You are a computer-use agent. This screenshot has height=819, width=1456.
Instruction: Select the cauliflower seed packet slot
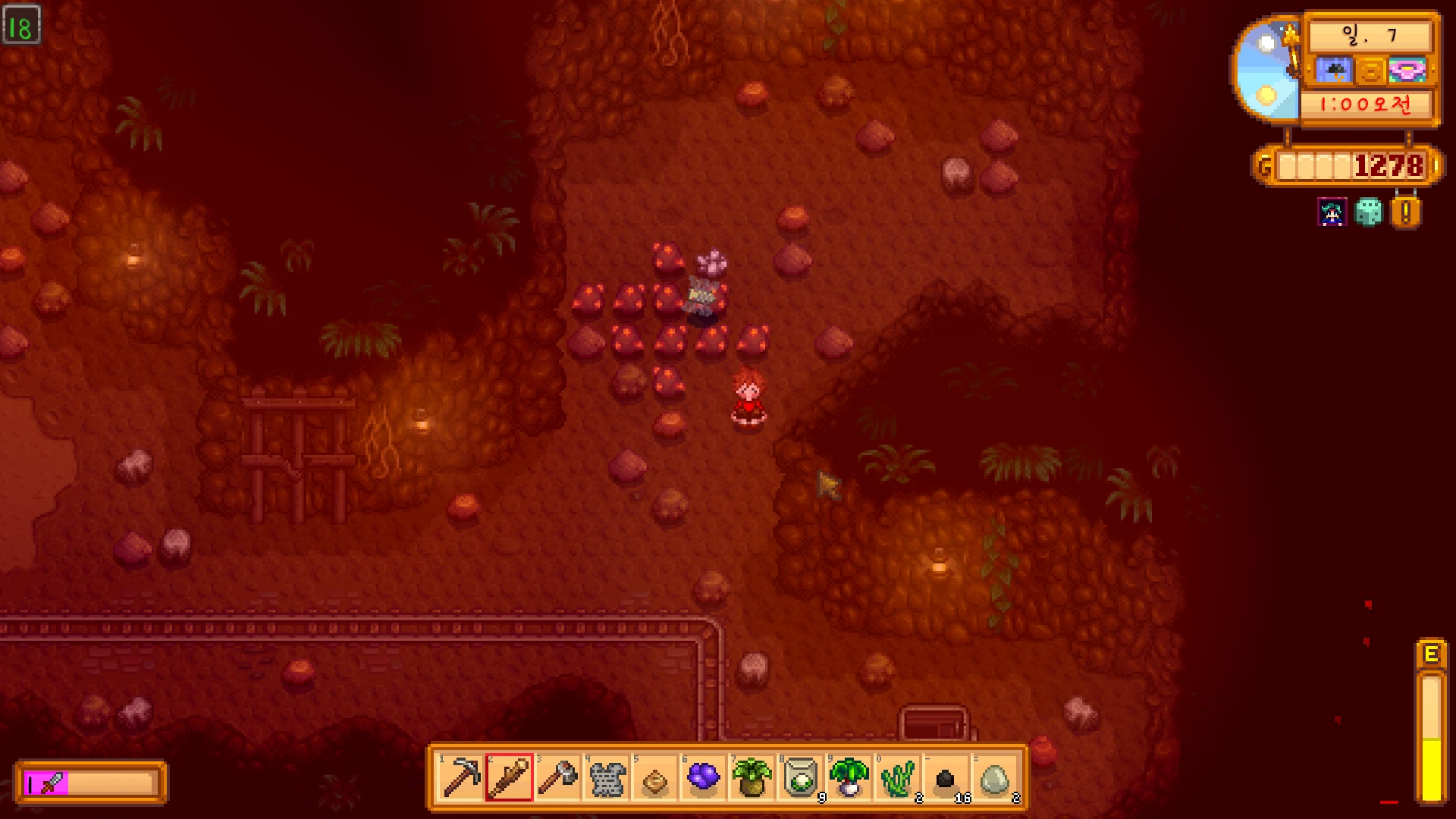click(x=800, y=777)
